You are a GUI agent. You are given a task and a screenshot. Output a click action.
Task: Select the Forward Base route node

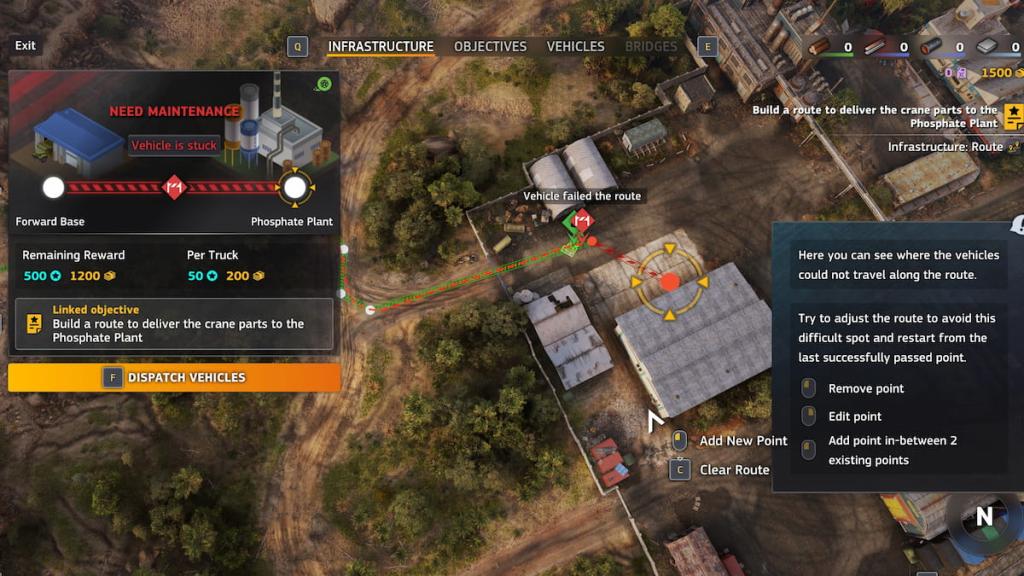pyautogui.click(x=53, y=187)
